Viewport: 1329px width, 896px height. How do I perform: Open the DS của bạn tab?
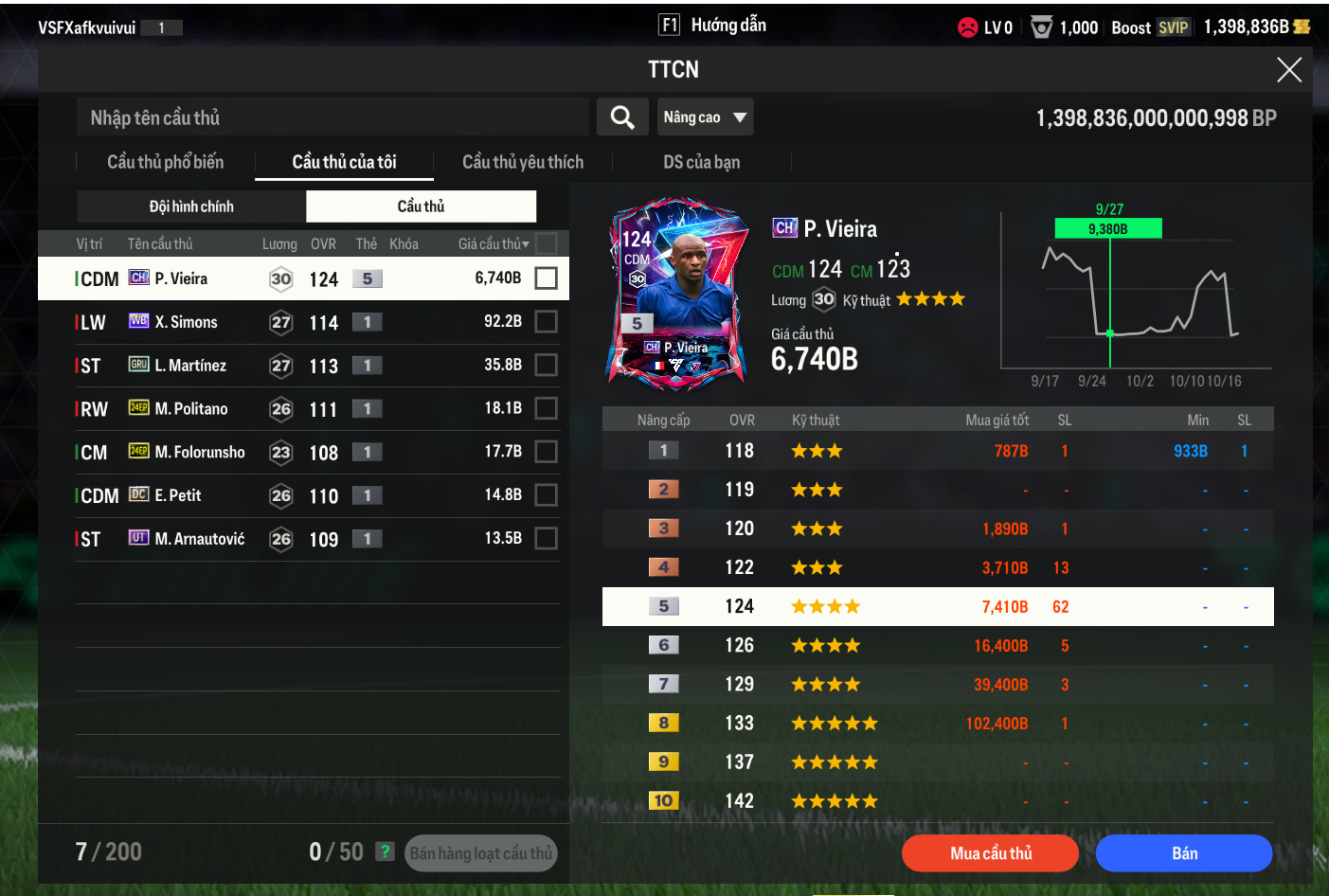click(x=701, y=162)
